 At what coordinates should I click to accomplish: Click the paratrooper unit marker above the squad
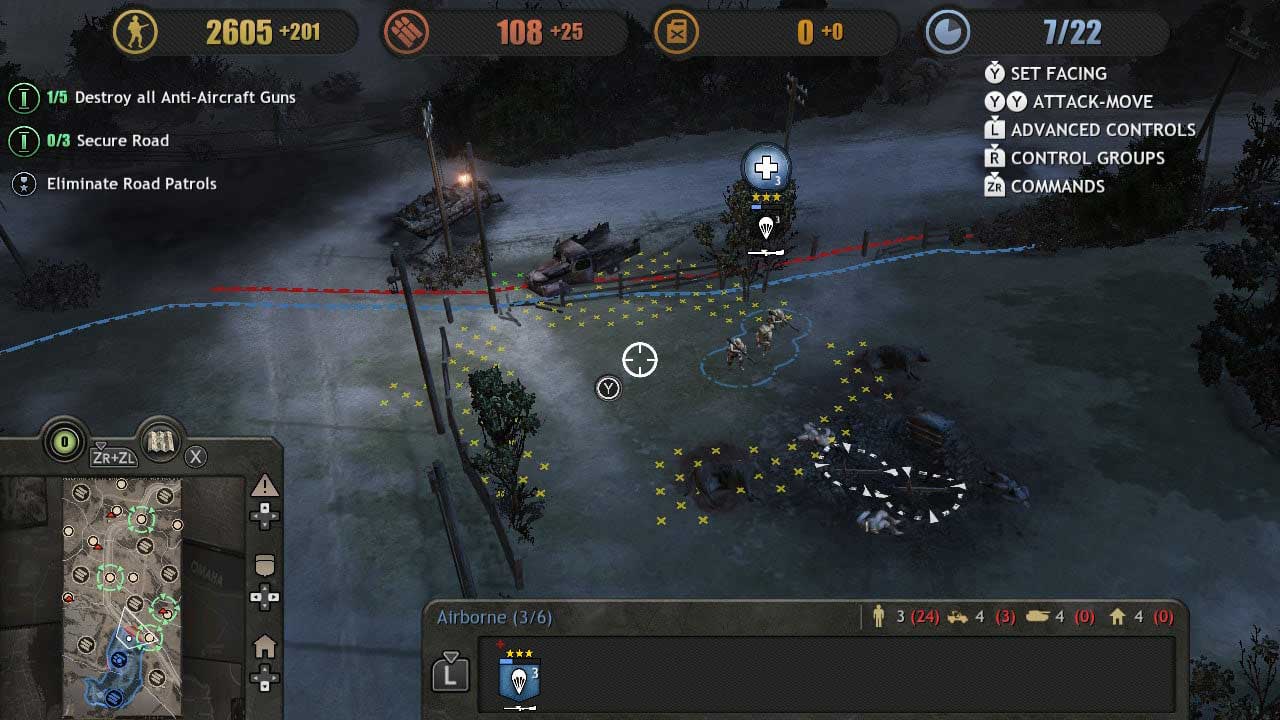click(x=766, y=229)
